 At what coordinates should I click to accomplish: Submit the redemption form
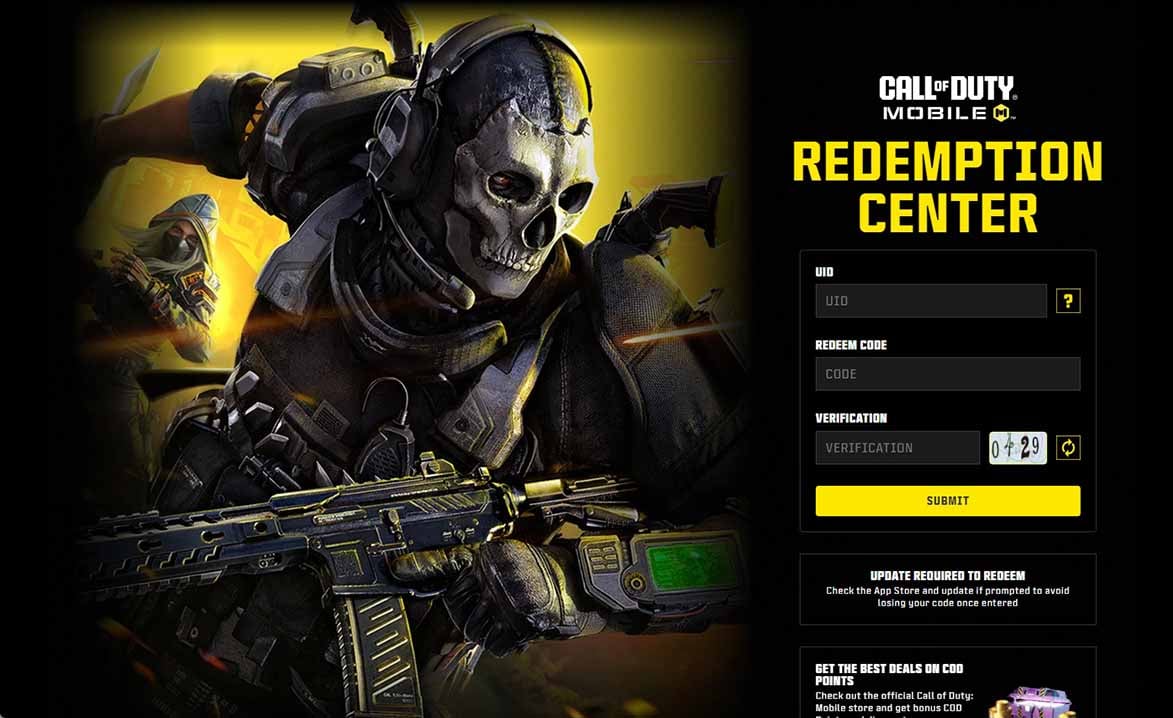[x=947, y=501]
